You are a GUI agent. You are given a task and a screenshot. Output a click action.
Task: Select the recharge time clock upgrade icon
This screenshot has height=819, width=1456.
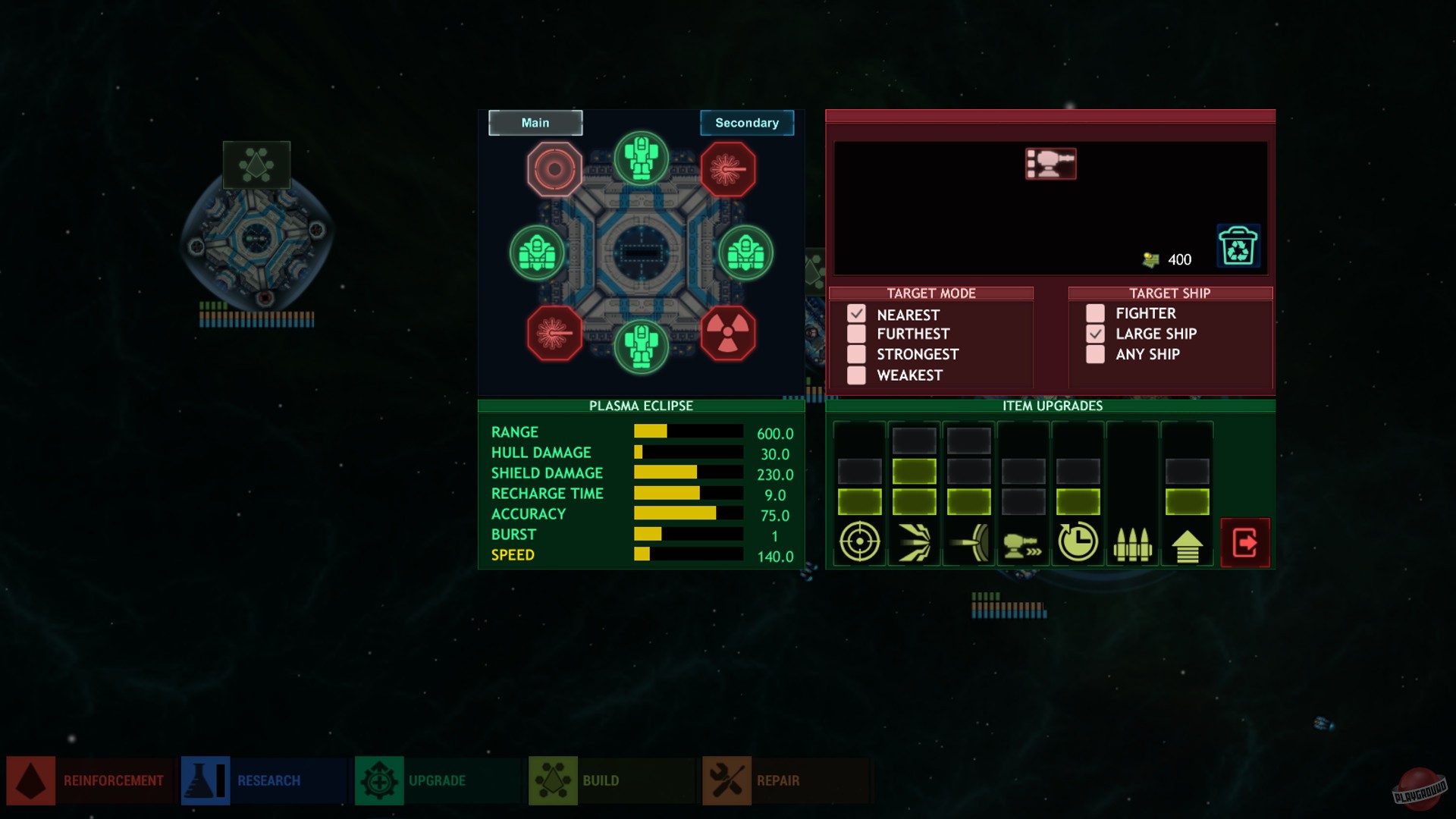(x=1078, y=541)
